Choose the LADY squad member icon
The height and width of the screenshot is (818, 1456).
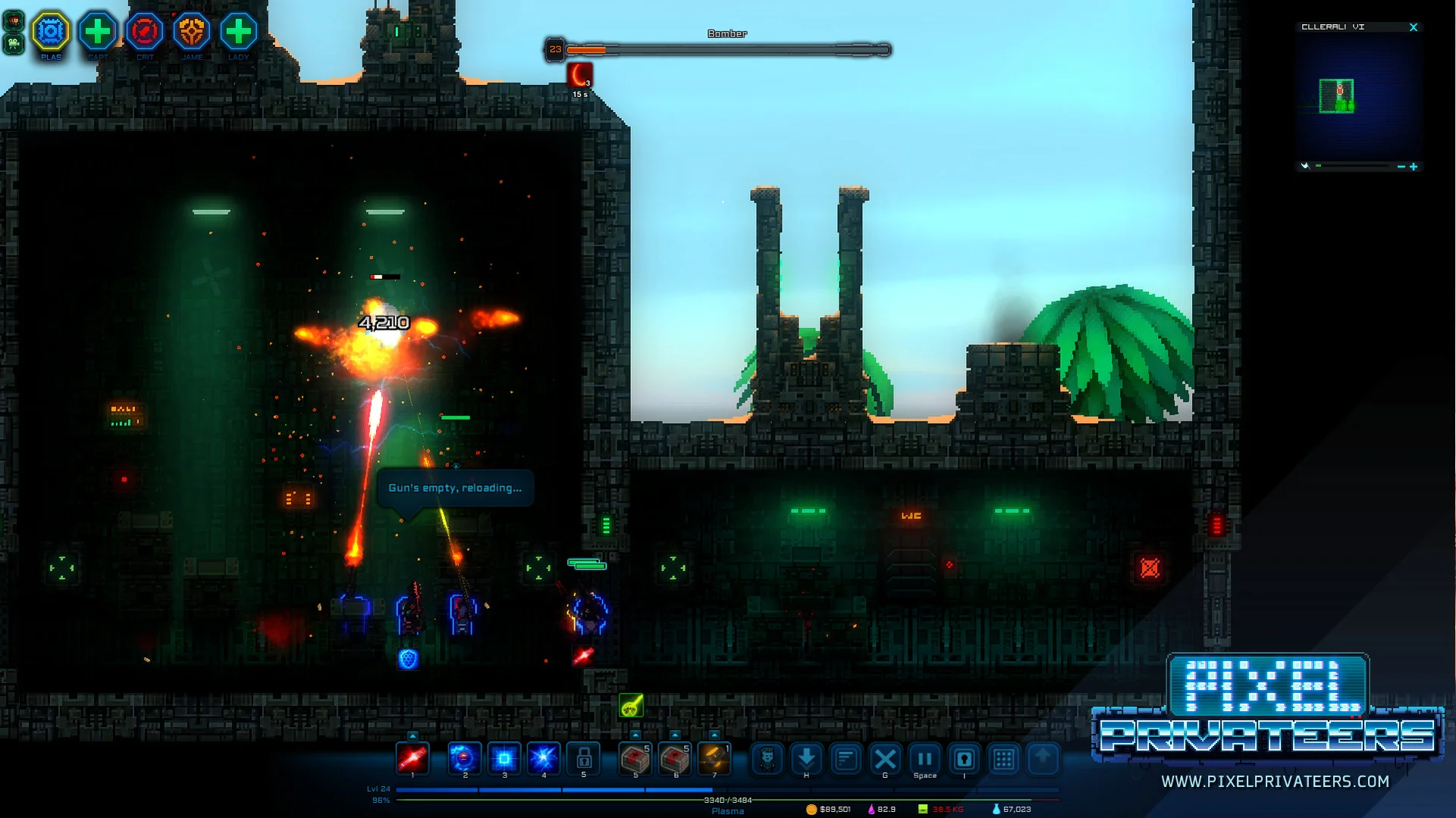coord(239,32)
